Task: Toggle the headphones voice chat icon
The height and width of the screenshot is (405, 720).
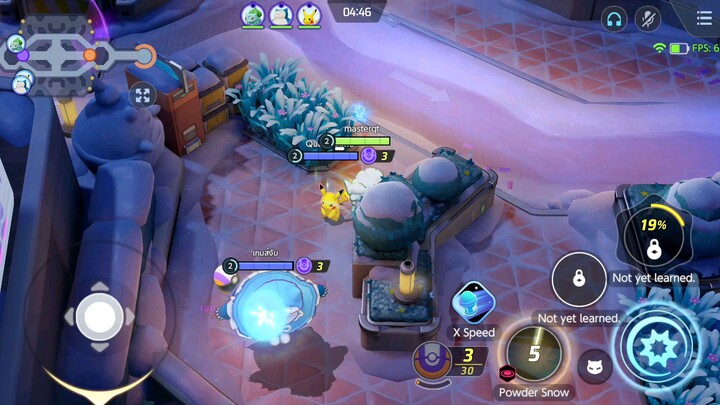Action: [x=614, y=18]
